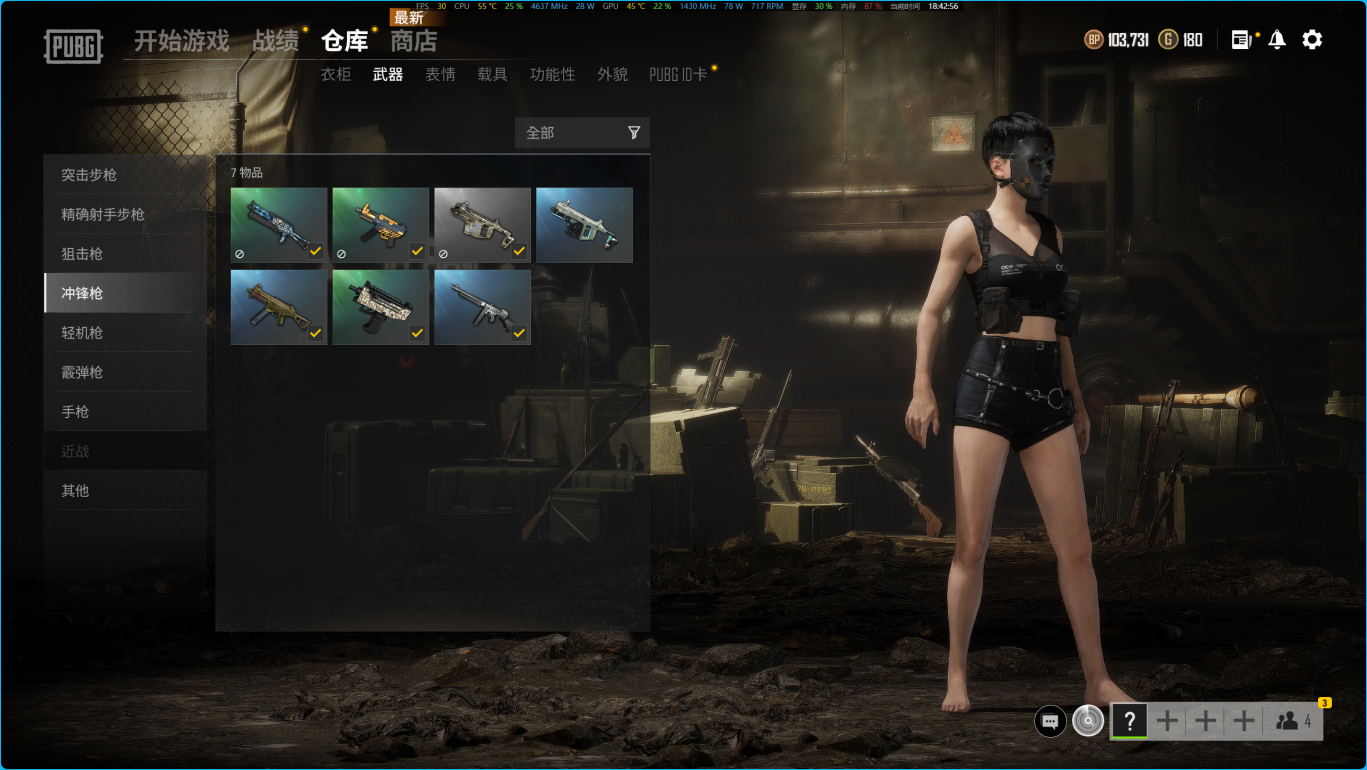Show the 霰弹枪 shotgun category
The width and height of the screenshot is (1367, 770).
(82, 372)
